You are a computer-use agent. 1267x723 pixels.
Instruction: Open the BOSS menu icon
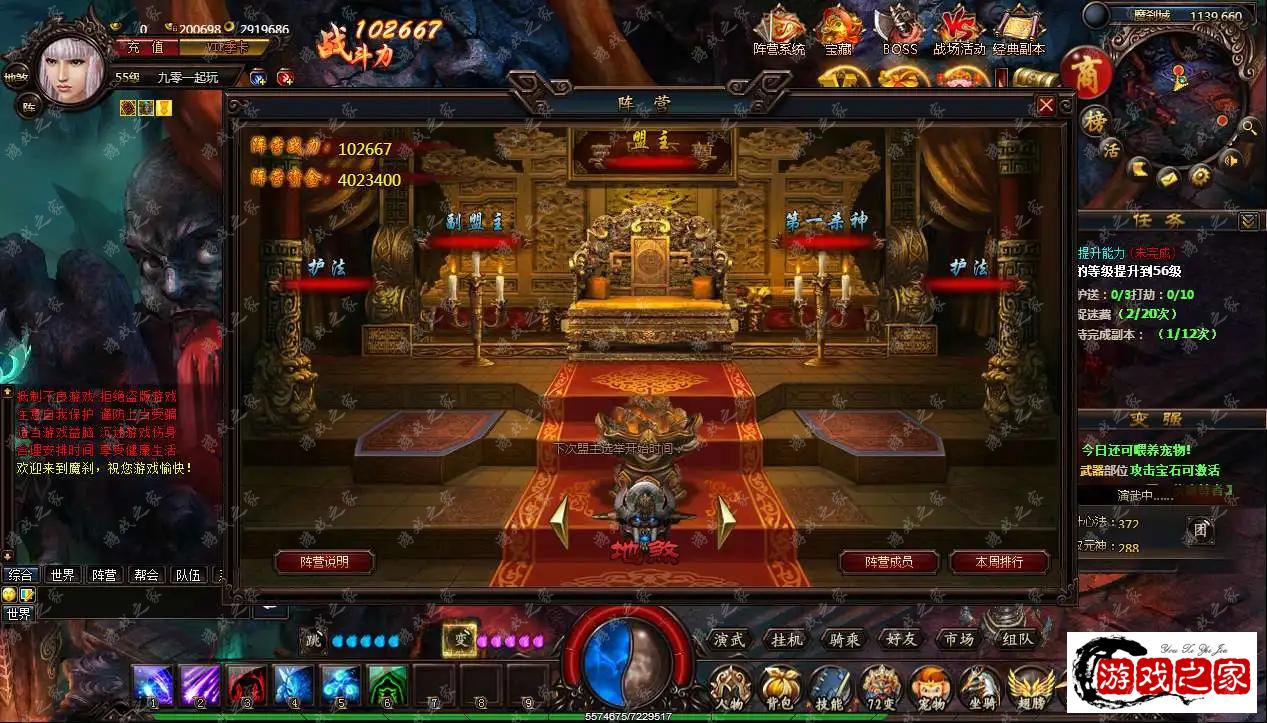tap(899, 31)
